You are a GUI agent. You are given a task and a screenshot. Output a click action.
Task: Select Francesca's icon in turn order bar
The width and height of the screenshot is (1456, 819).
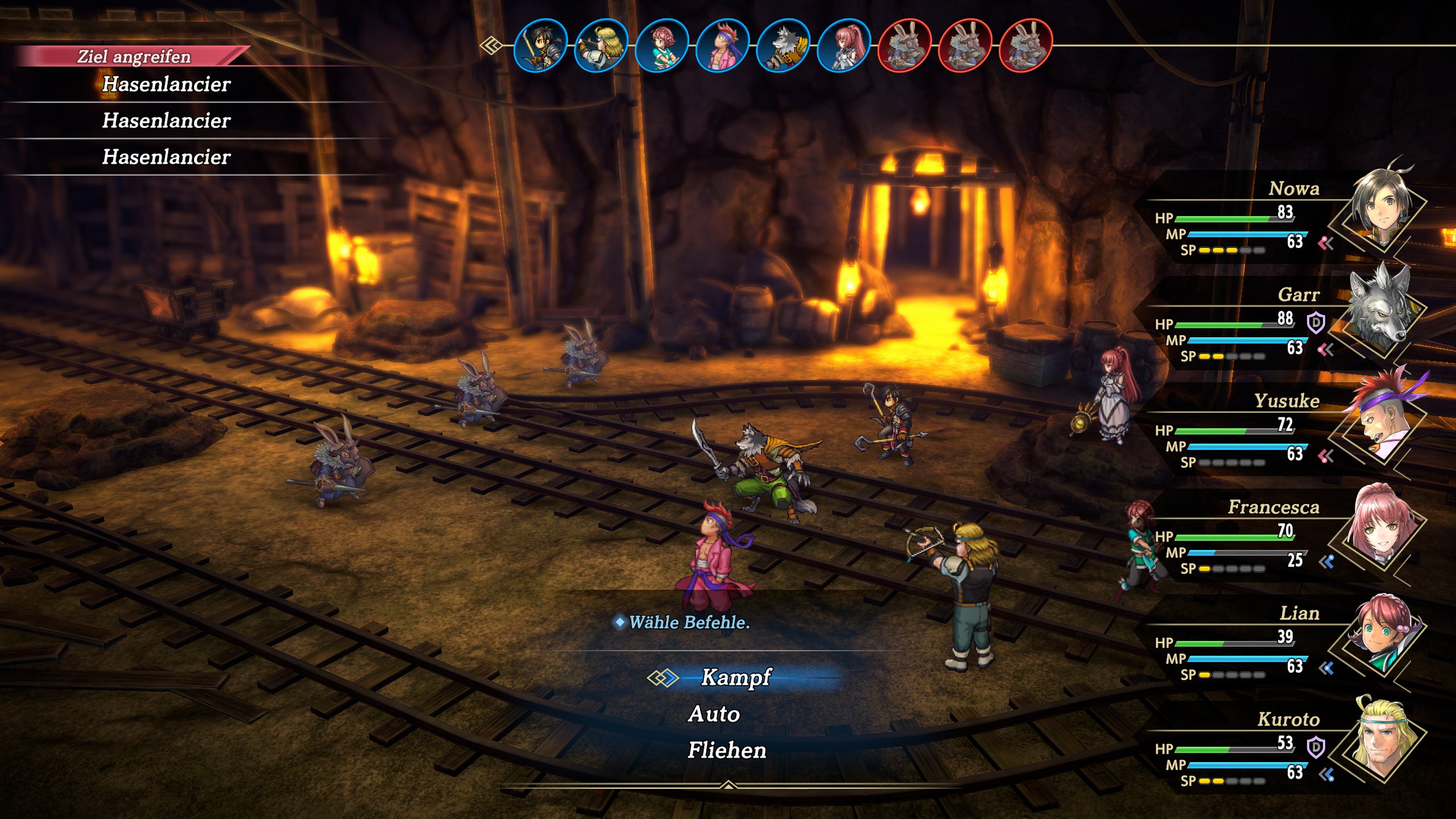(x=843, y=45)
